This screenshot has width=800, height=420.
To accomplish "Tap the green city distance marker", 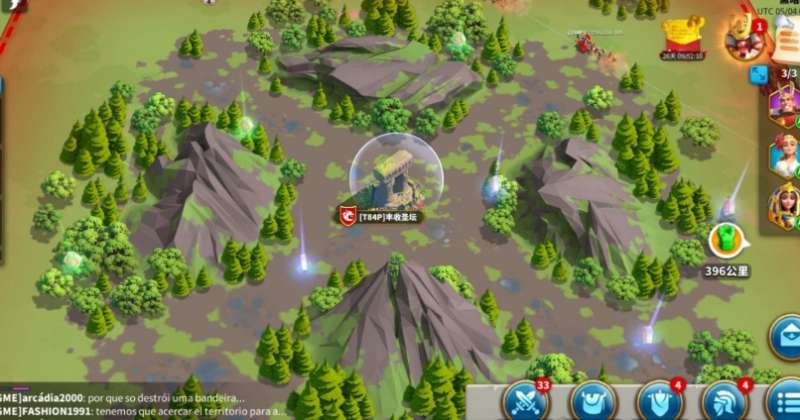I will pos(726,242).
